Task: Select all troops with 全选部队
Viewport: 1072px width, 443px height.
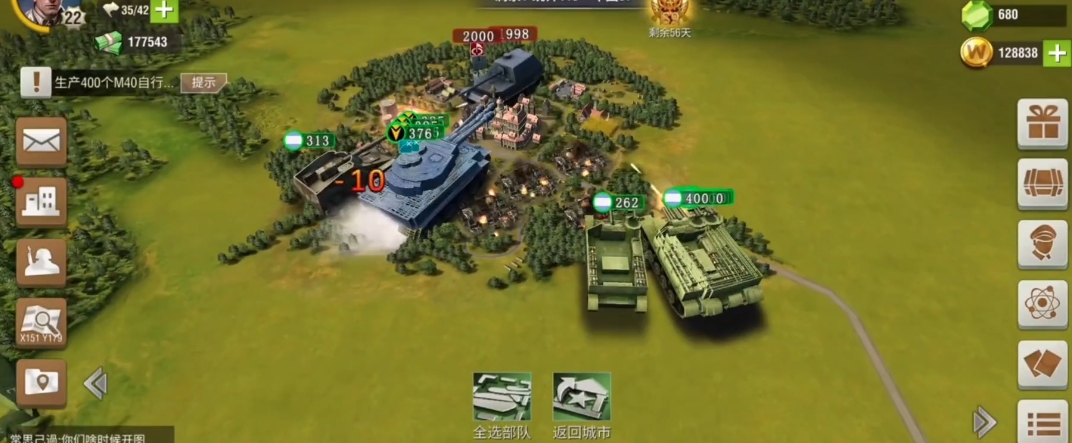Action: click(x=502, y=405)
